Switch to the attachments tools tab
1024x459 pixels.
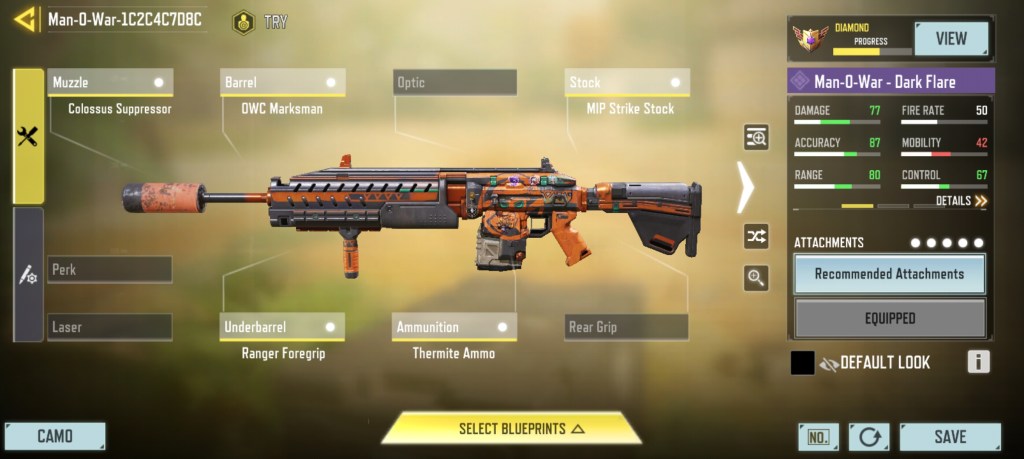point(28,137)
